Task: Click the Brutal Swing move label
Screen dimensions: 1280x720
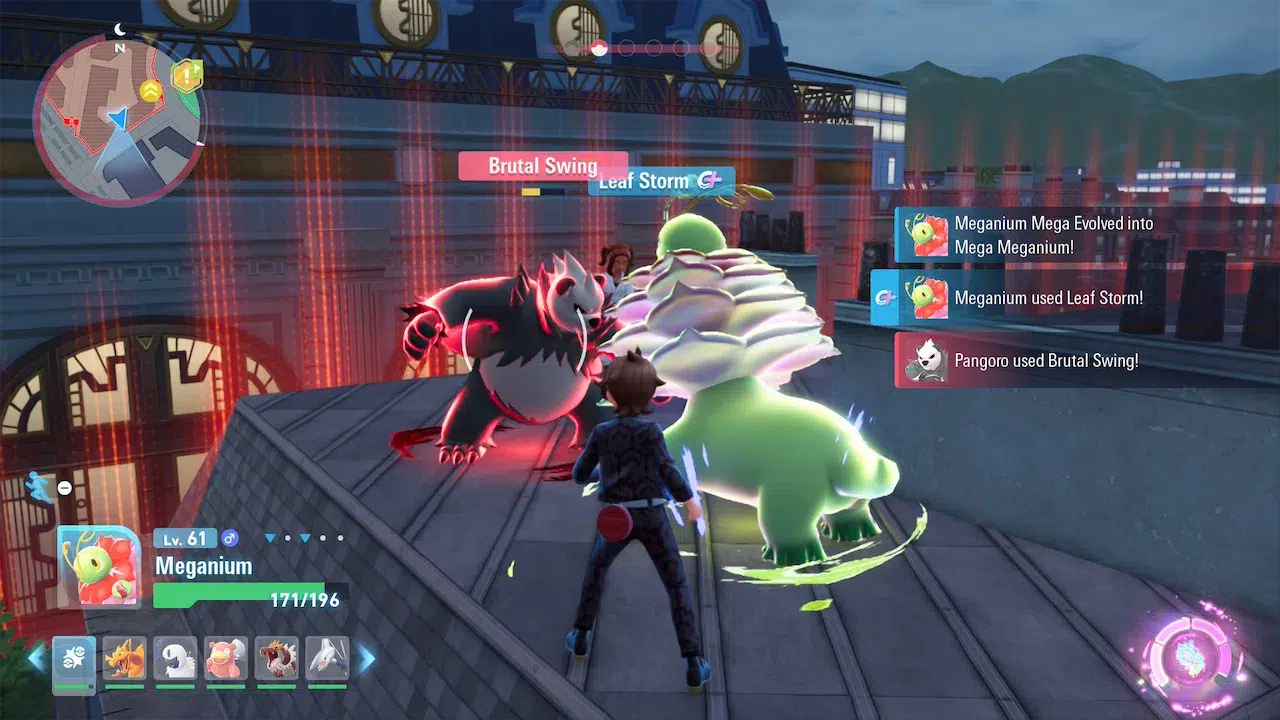Action: (x=543, y=166)
